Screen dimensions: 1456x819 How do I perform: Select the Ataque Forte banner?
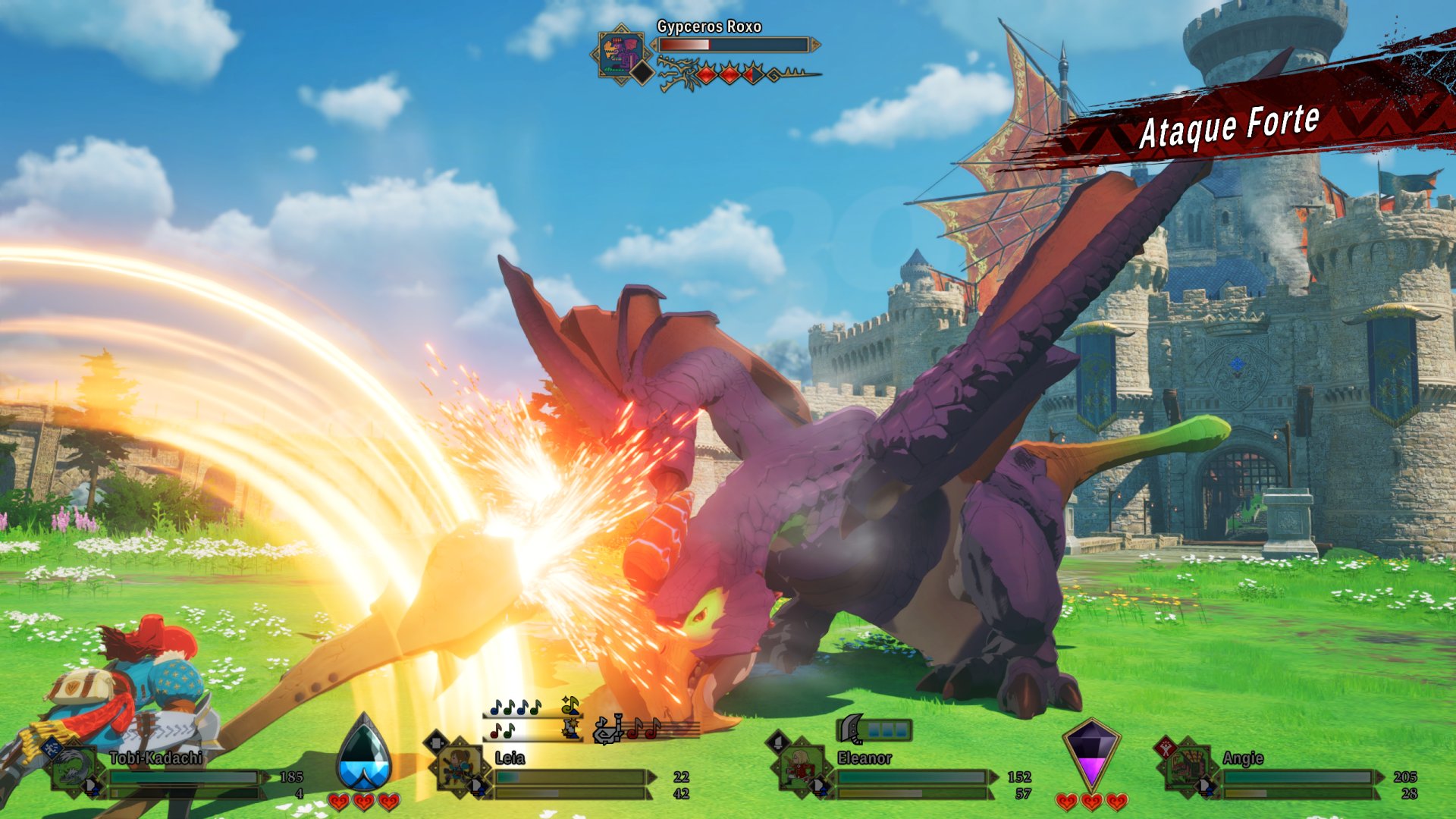click(1228, 125)
